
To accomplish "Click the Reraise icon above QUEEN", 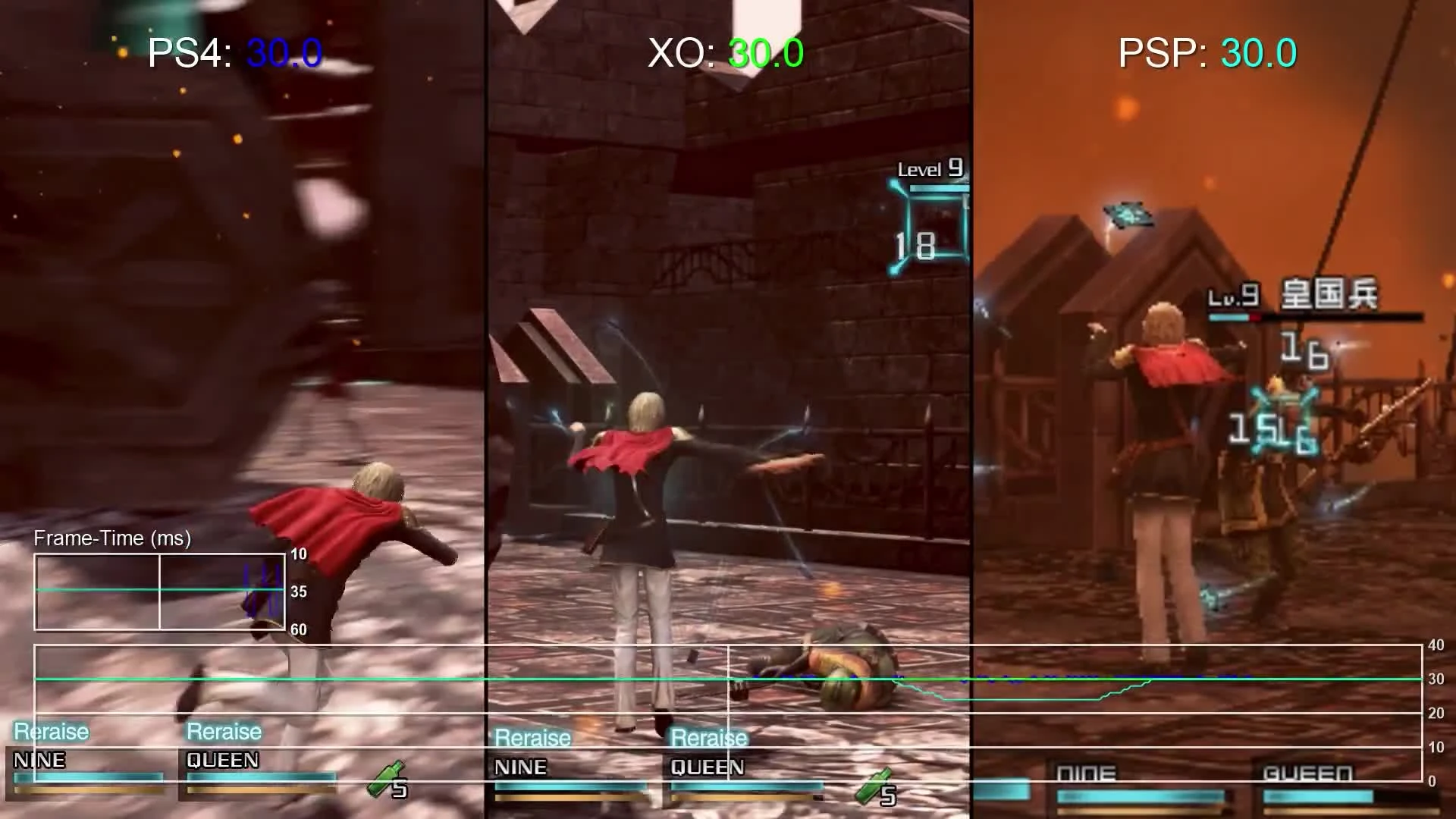I will [224, 730].
